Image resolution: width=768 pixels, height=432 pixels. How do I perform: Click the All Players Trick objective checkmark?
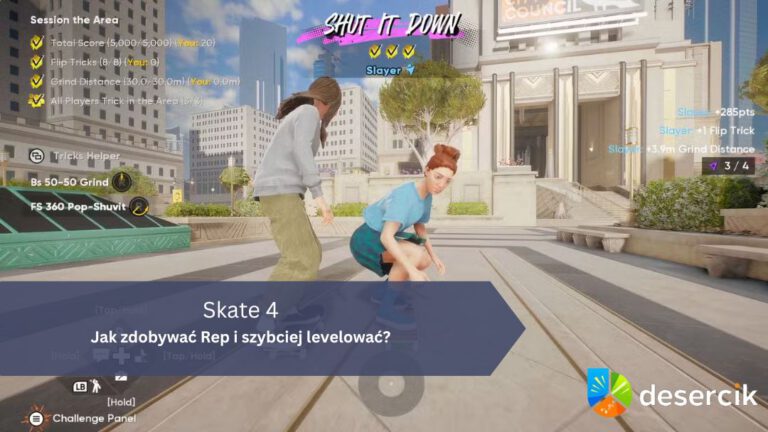tap(37, 100)
